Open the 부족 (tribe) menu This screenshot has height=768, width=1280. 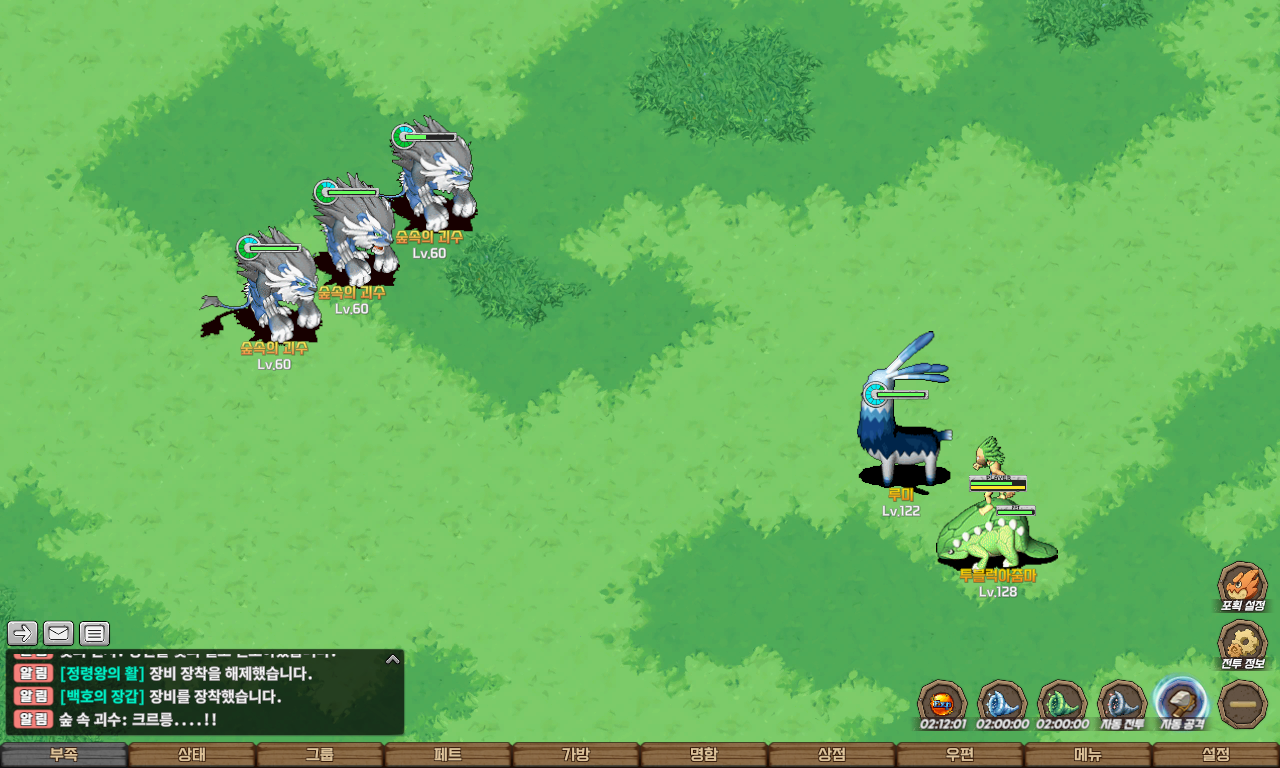pyautogui.click(x=64, y=755)
